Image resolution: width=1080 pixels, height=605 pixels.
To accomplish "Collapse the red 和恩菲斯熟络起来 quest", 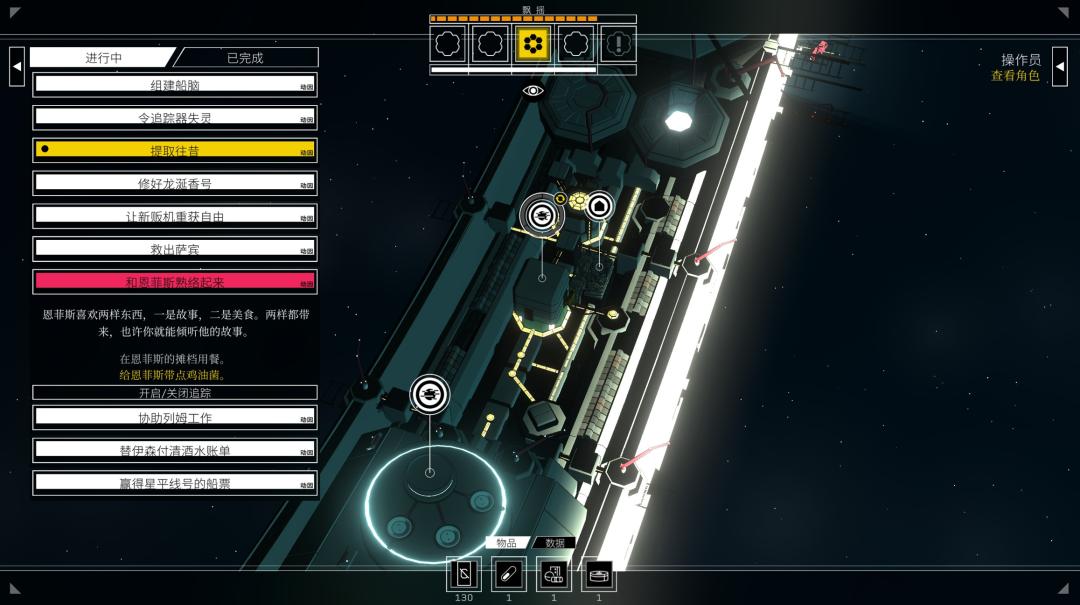I will 174,282.
